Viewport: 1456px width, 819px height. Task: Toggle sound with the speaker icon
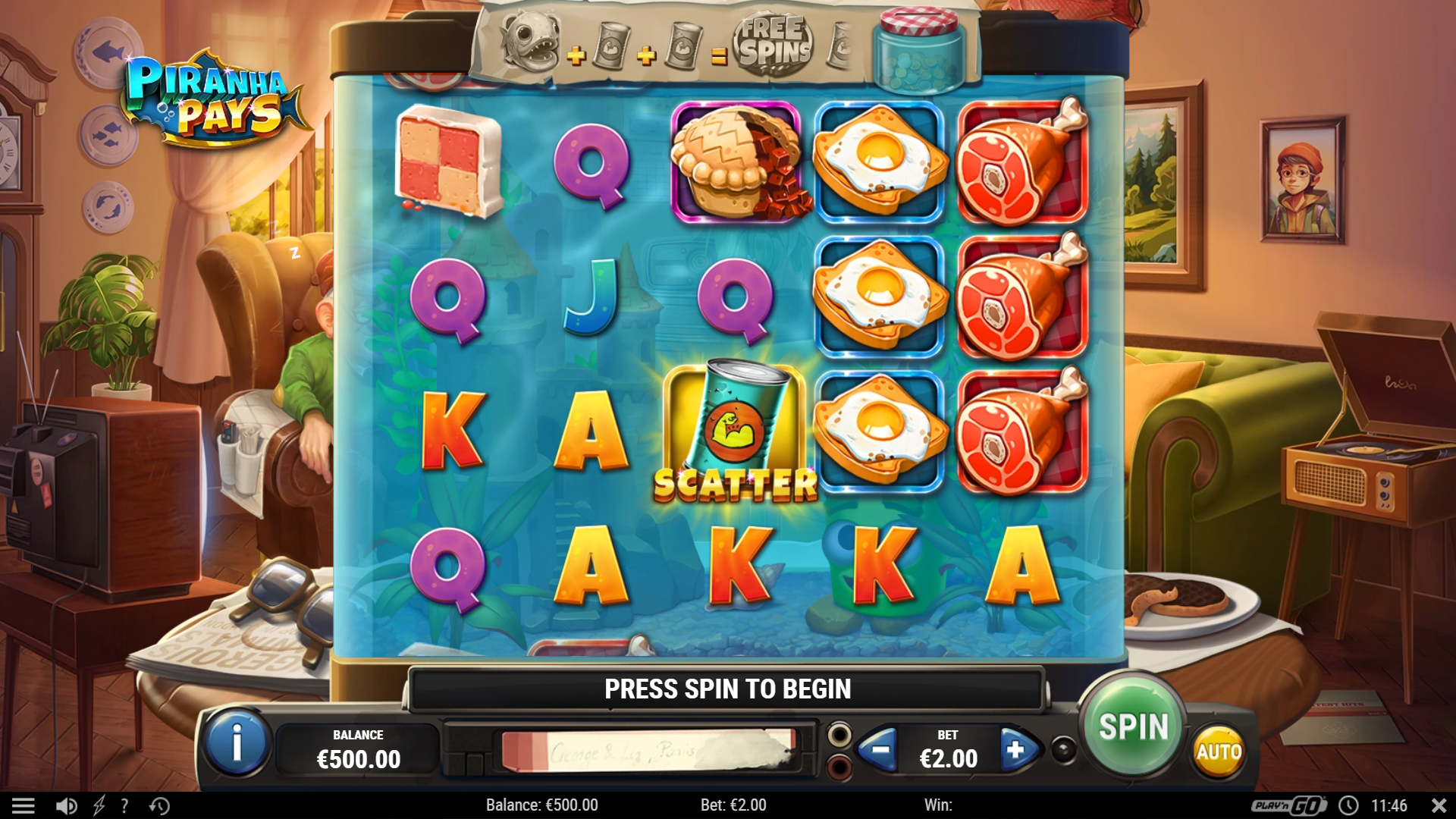(x=67, y=805)
